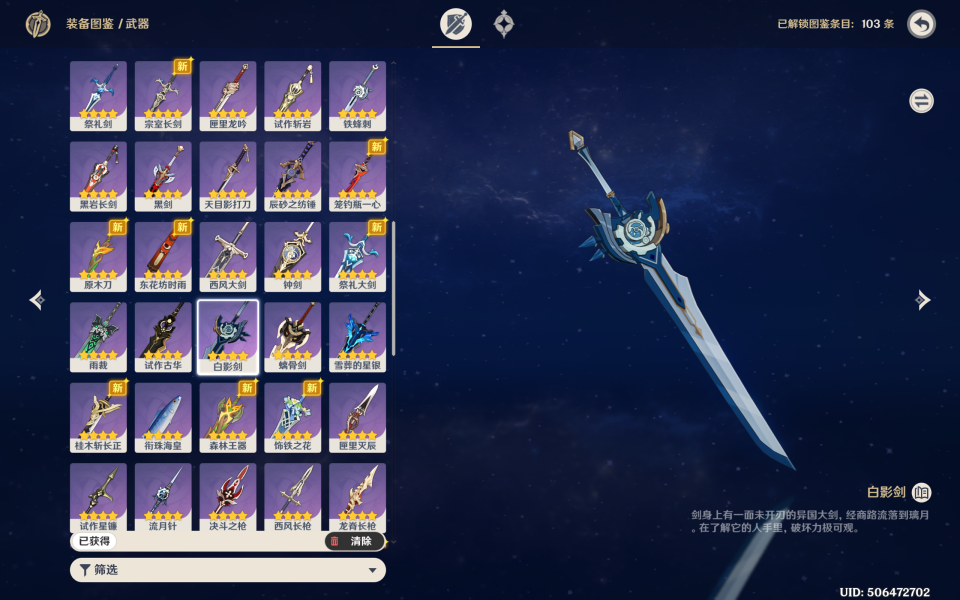
Task: Open the 森林王器 weapon entry
Action: click(x=228, y=417)
